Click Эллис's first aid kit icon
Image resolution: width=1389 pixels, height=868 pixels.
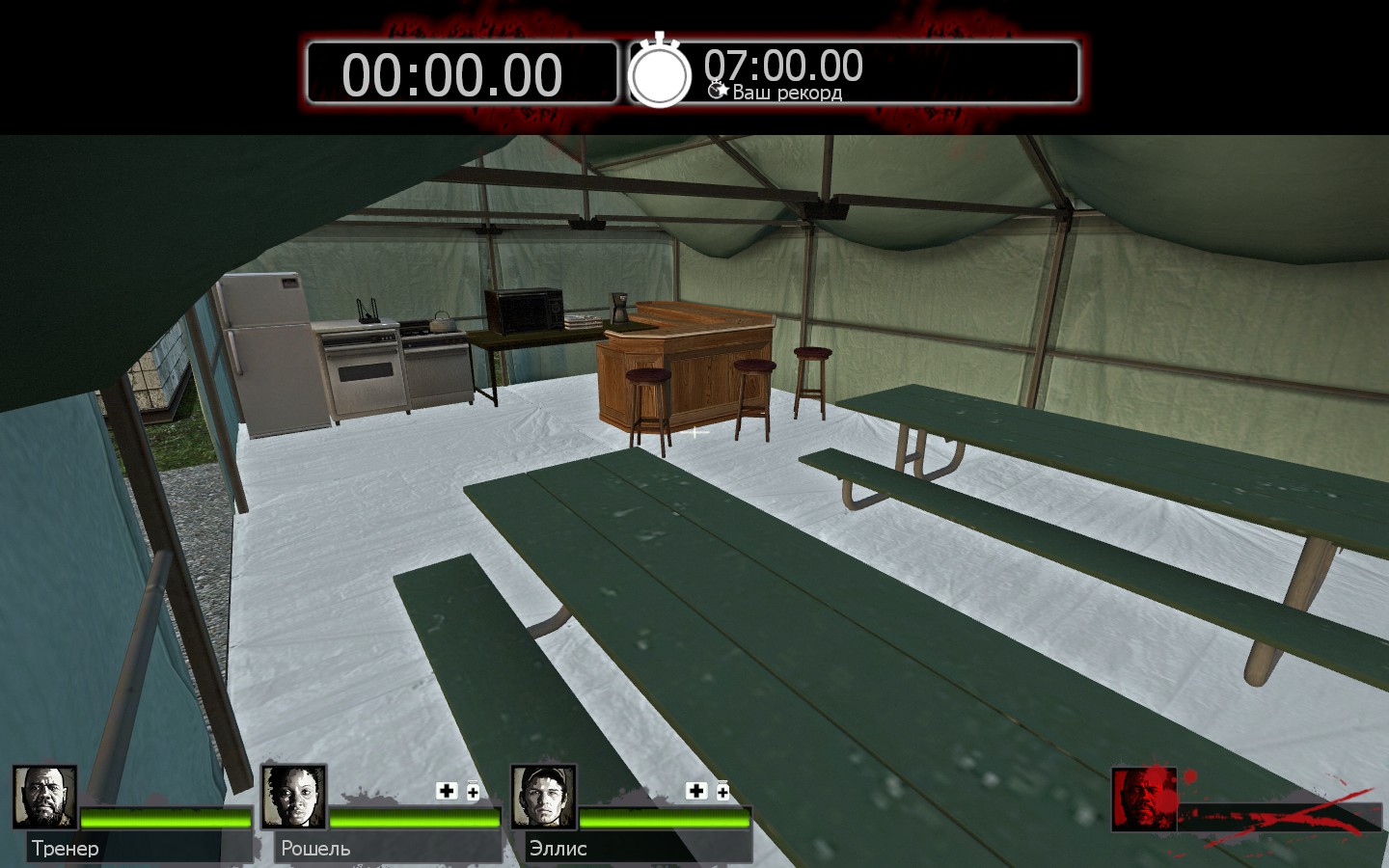click(x=696, y=791)
